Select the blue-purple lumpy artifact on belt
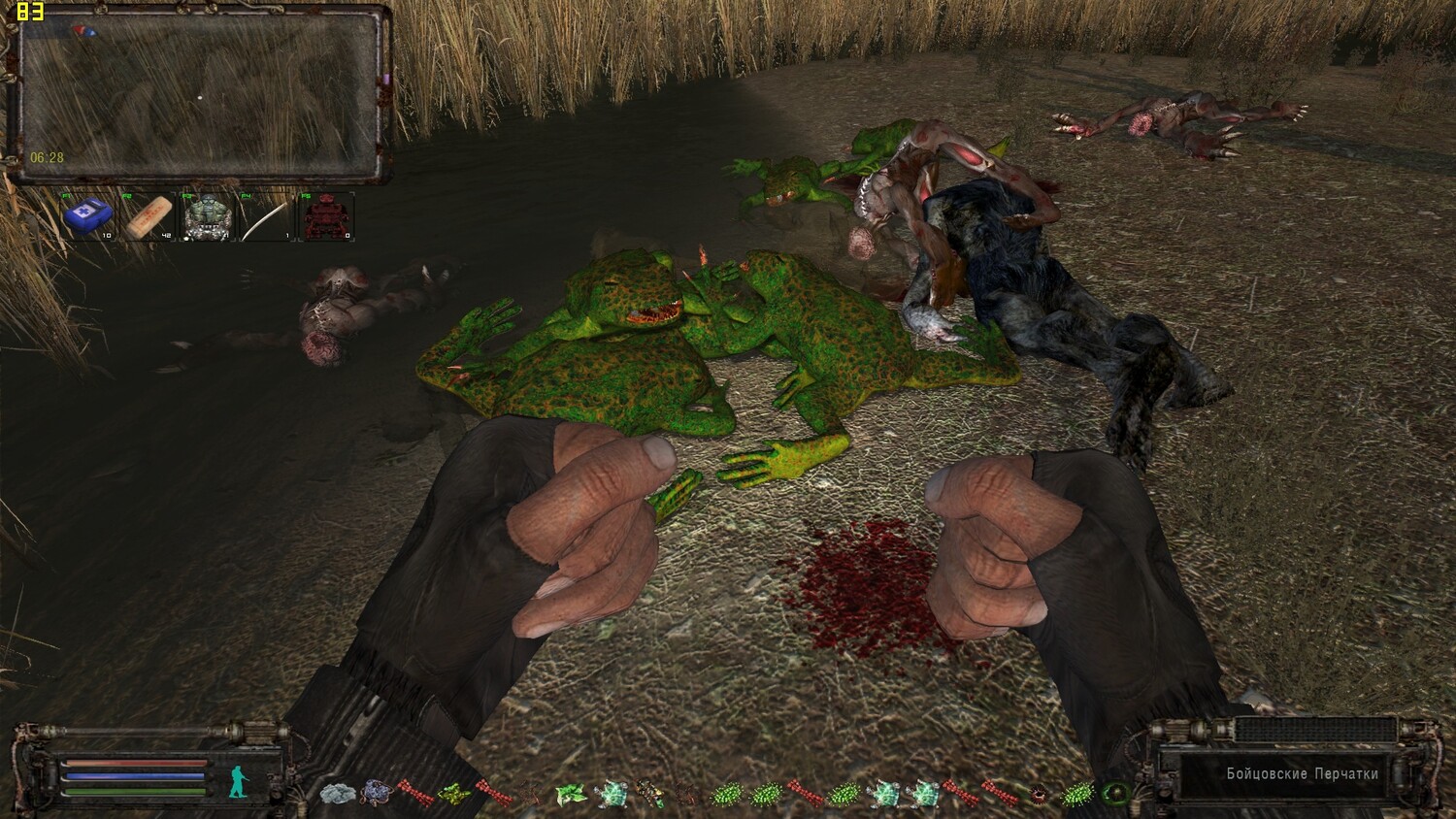Screen dimensions: 1456x819 click(376, 794)
